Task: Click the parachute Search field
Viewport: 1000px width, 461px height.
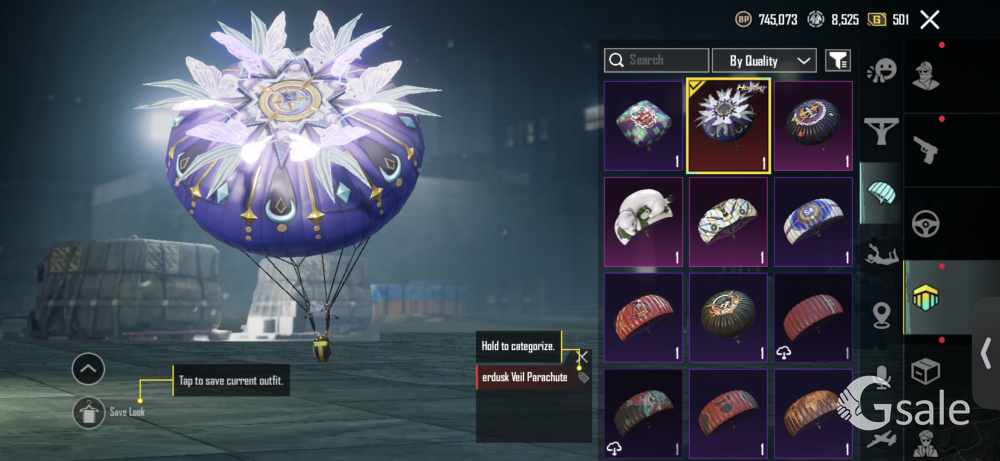Action: [657, 61]
